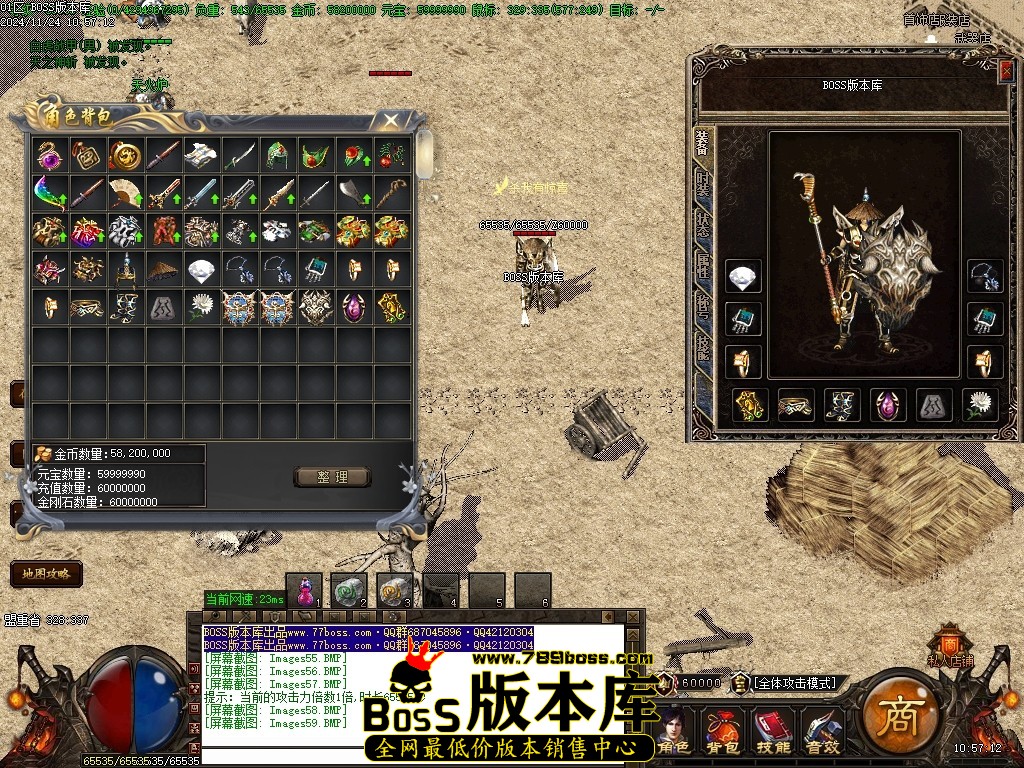The image size is (1024, 768).
Task: Open the 状态 status tab
Action: click(x=703, y=224)
